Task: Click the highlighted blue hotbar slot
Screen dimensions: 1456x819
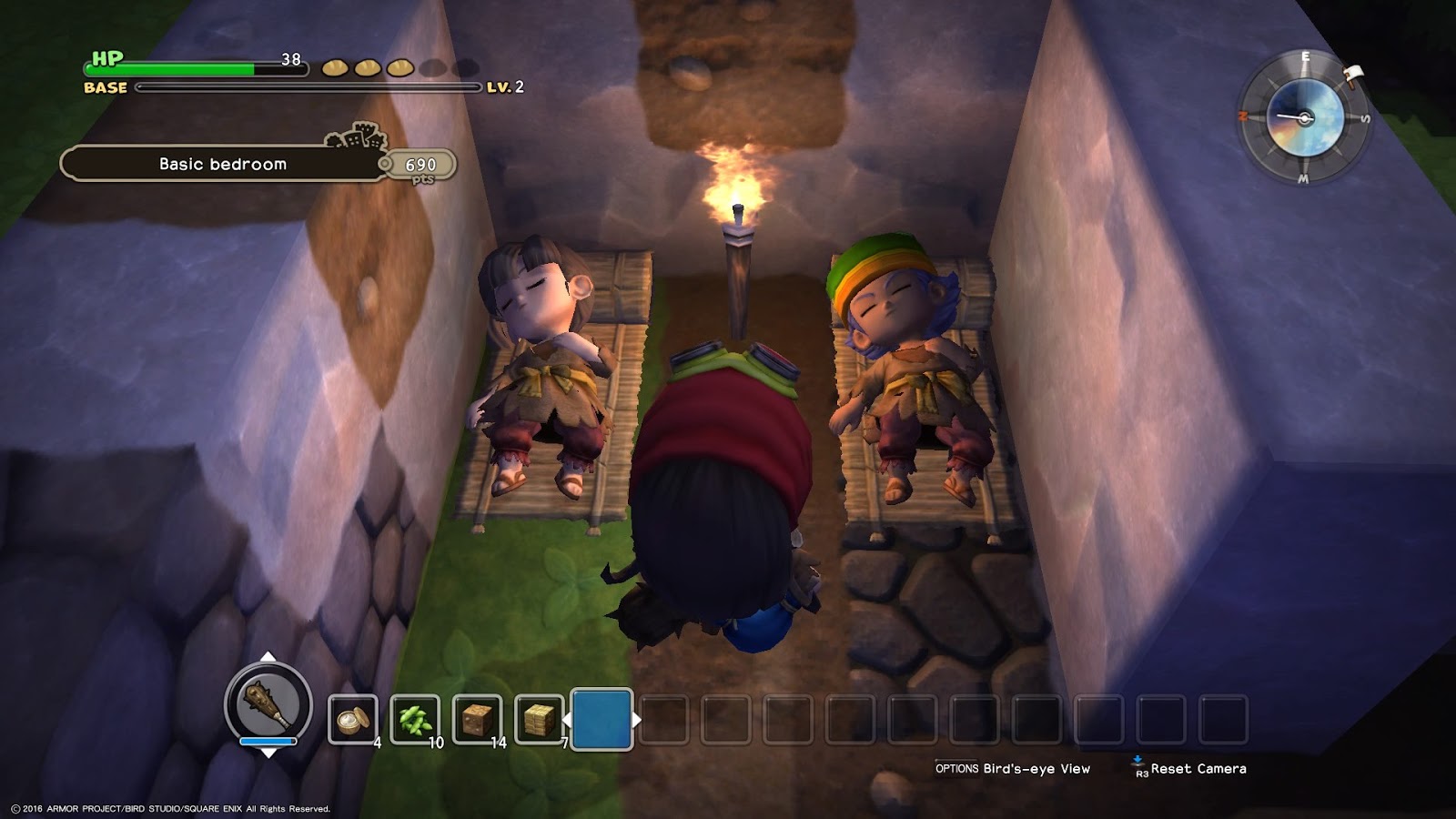Action: pos(602,720)
